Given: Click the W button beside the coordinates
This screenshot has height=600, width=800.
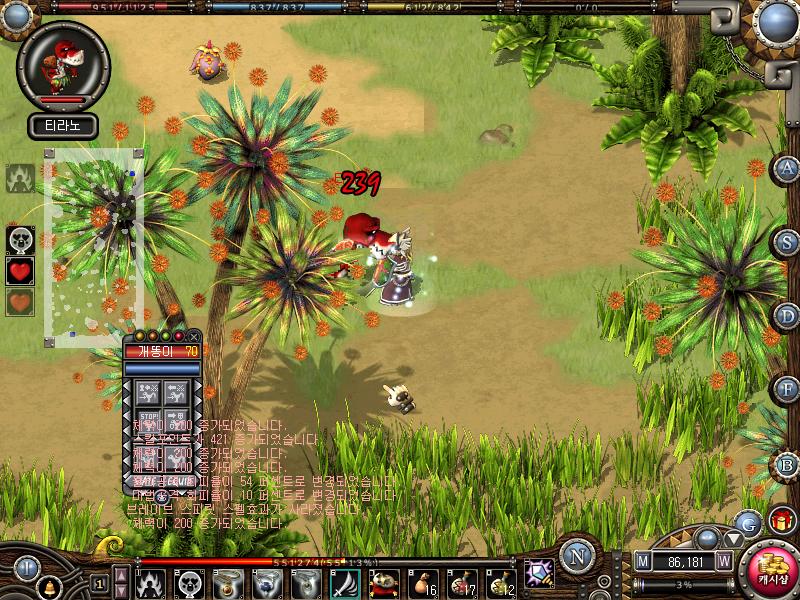Looking at the screenshot, I should coord(724,562).
